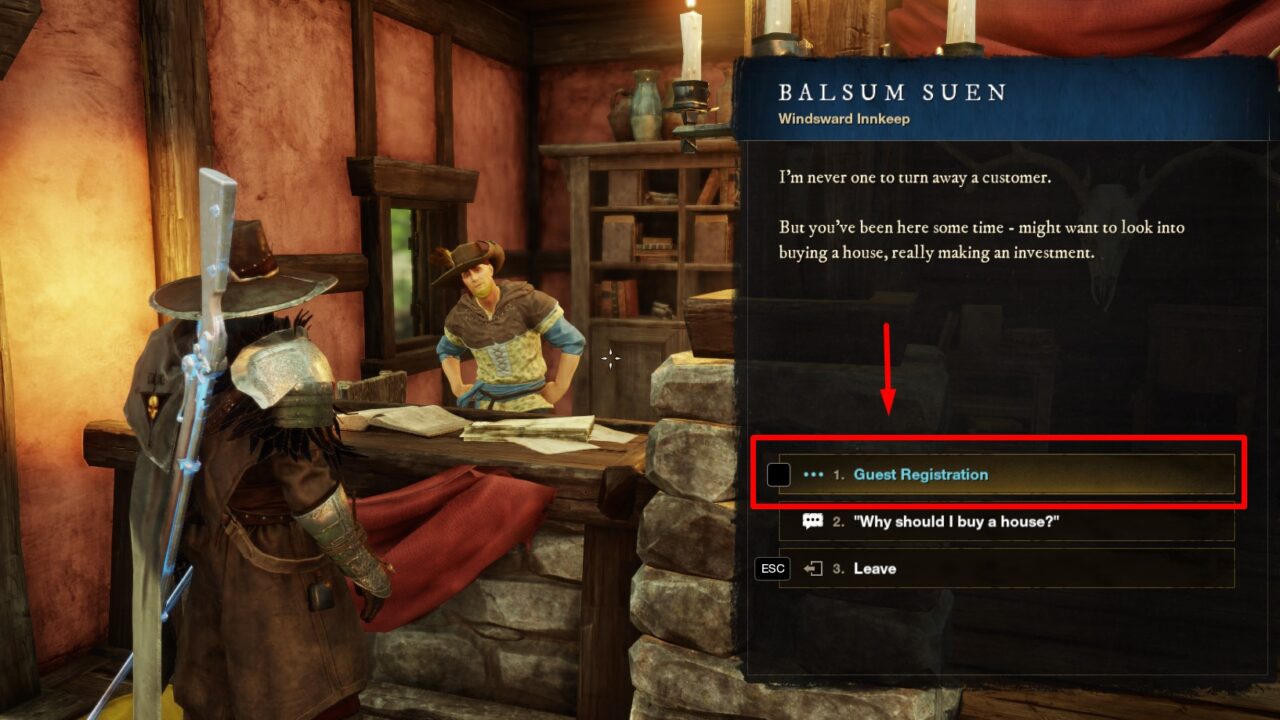
Task: Select Leave to end the conversation
Action: 875,569
